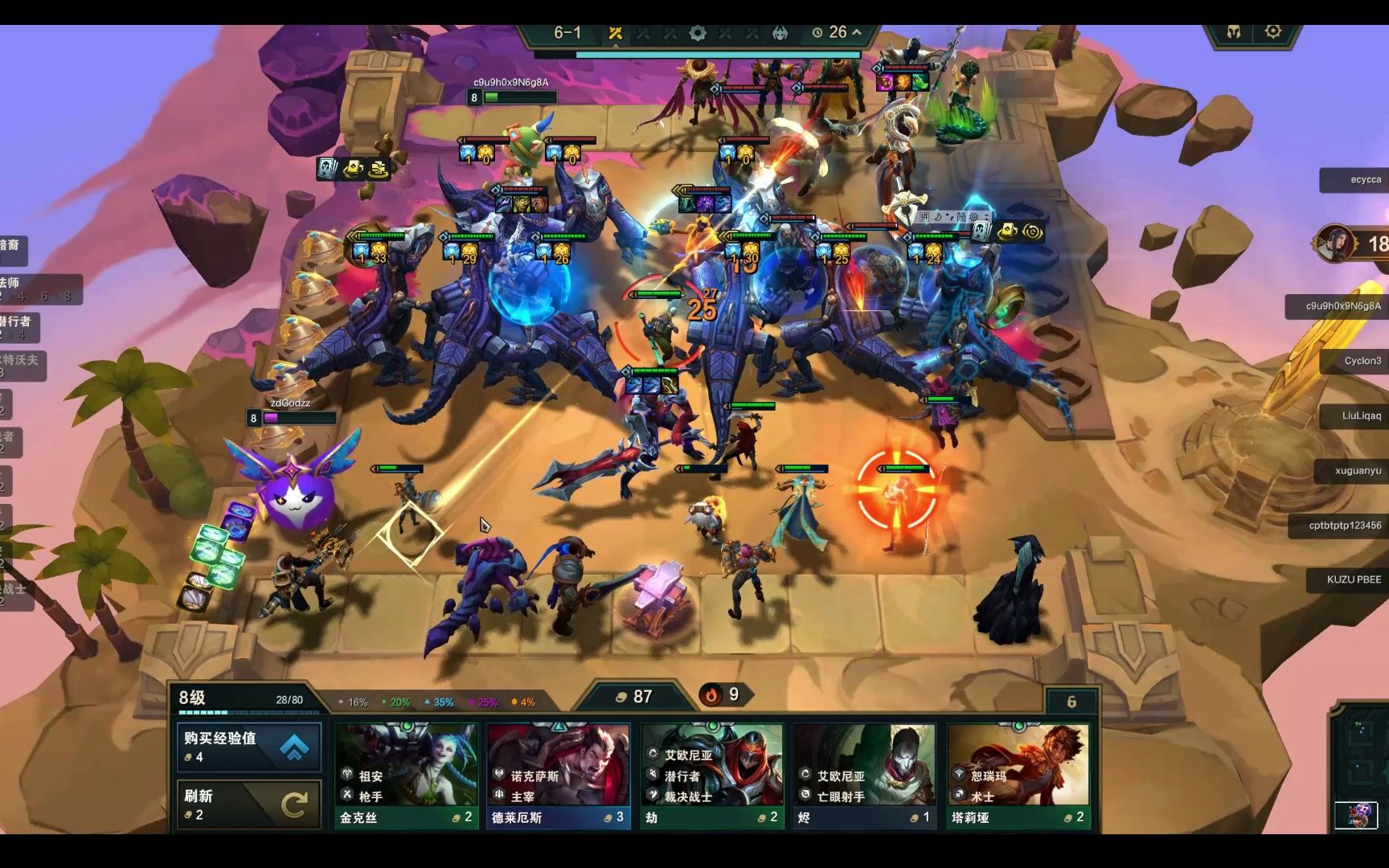The height and width of the screenshot is (868, 1389).
Task: Expand the round timer arrow
Action: pyautogui.click(x=857, y=32)
